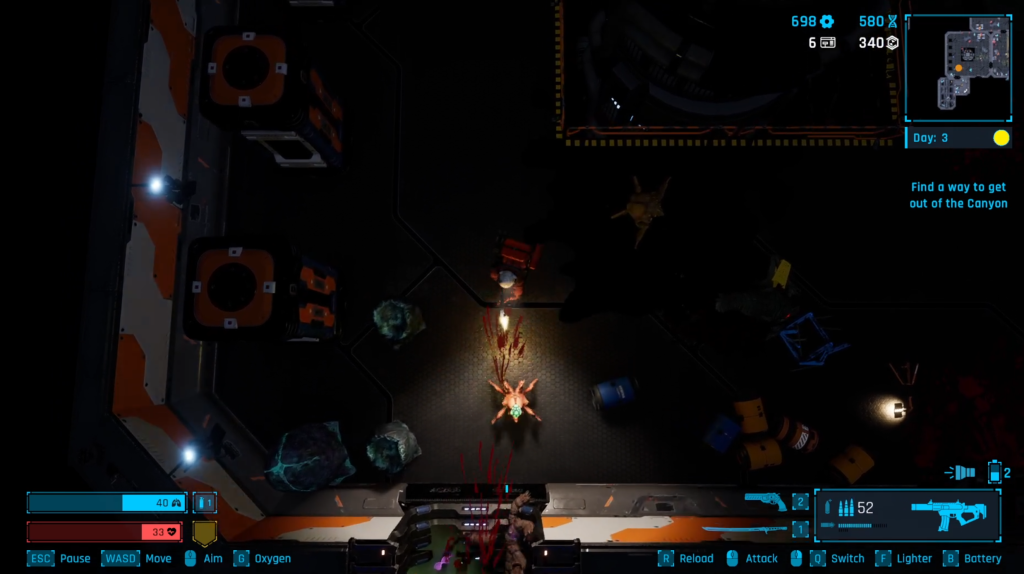The image size is (1024, 574).
Task: Use the battery icon
Action: pos(994,472)
